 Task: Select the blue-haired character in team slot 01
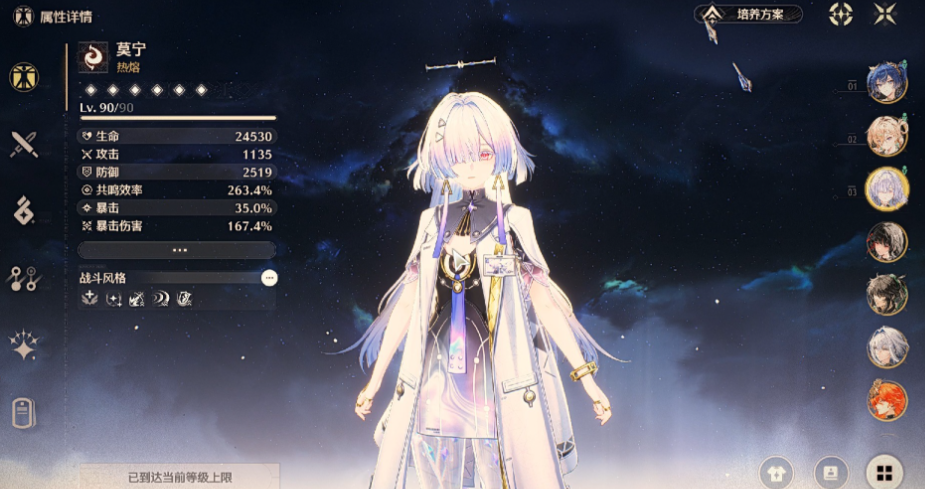click(886, 85)
